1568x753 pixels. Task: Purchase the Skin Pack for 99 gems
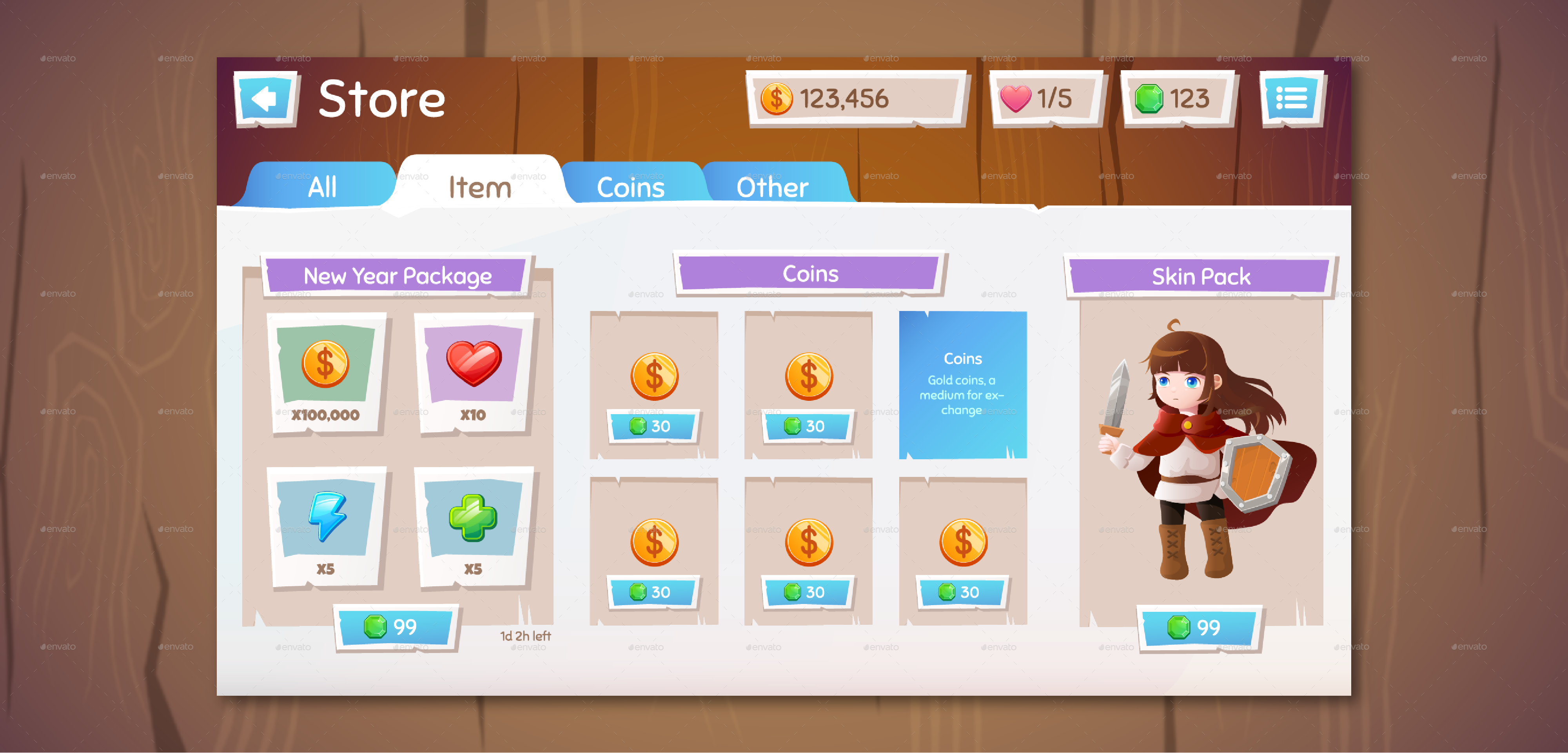1198,627
